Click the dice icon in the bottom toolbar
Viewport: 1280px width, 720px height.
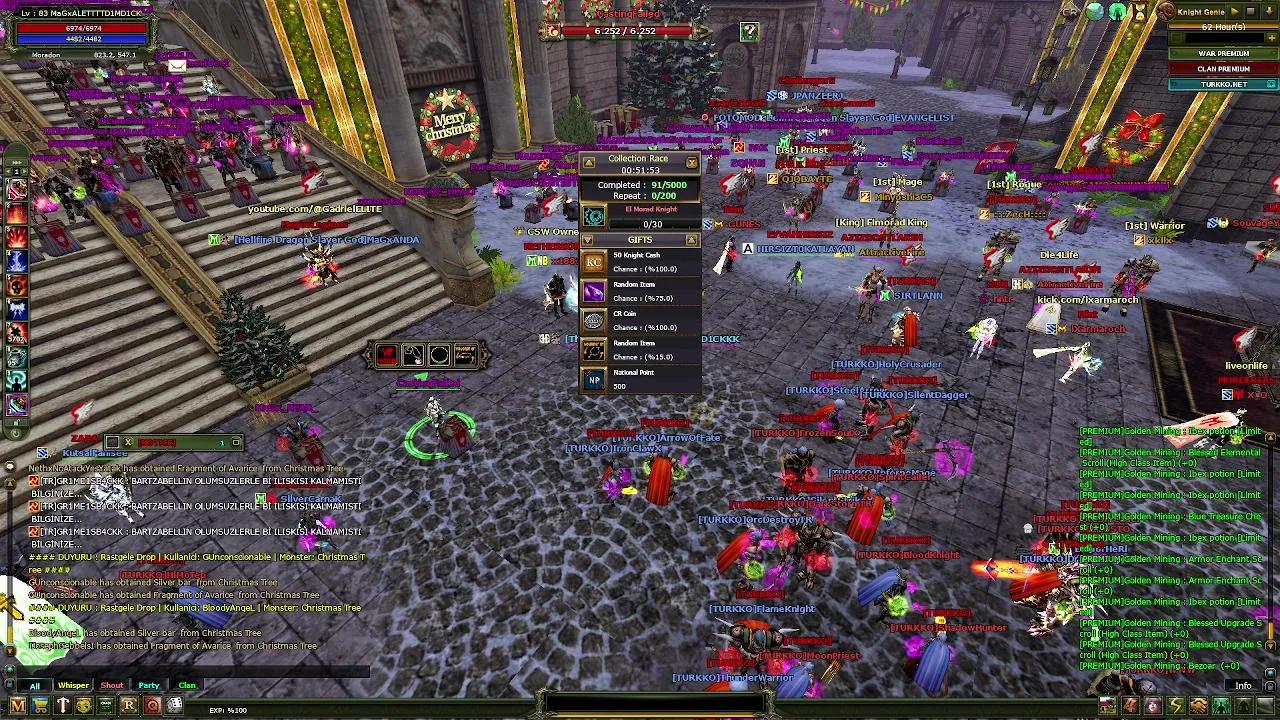175,704
